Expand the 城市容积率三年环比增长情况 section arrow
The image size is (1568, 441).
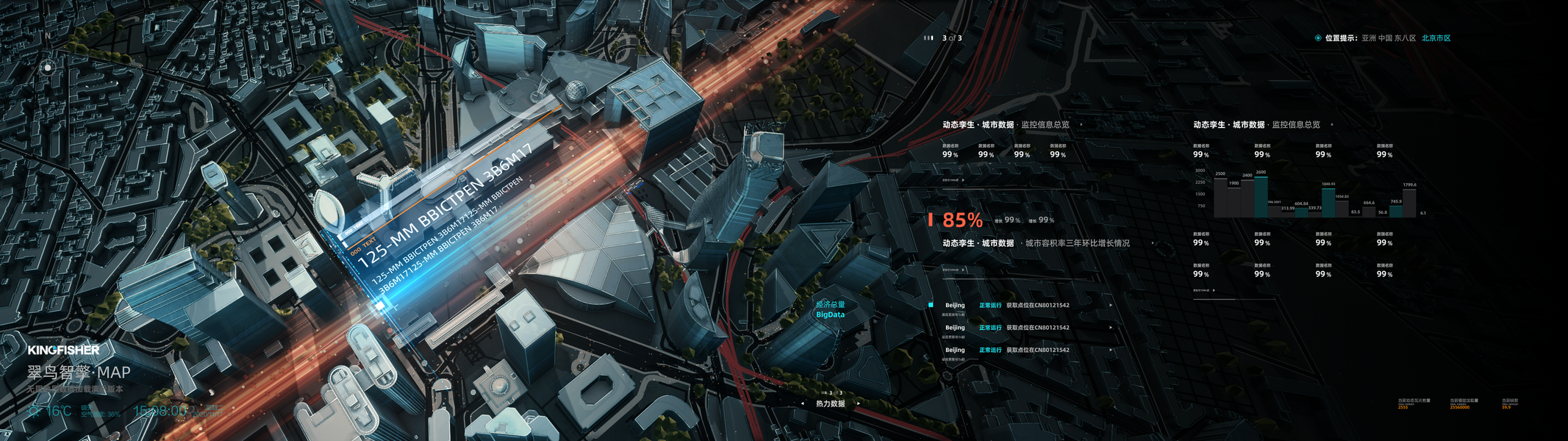pos(1152,243)
